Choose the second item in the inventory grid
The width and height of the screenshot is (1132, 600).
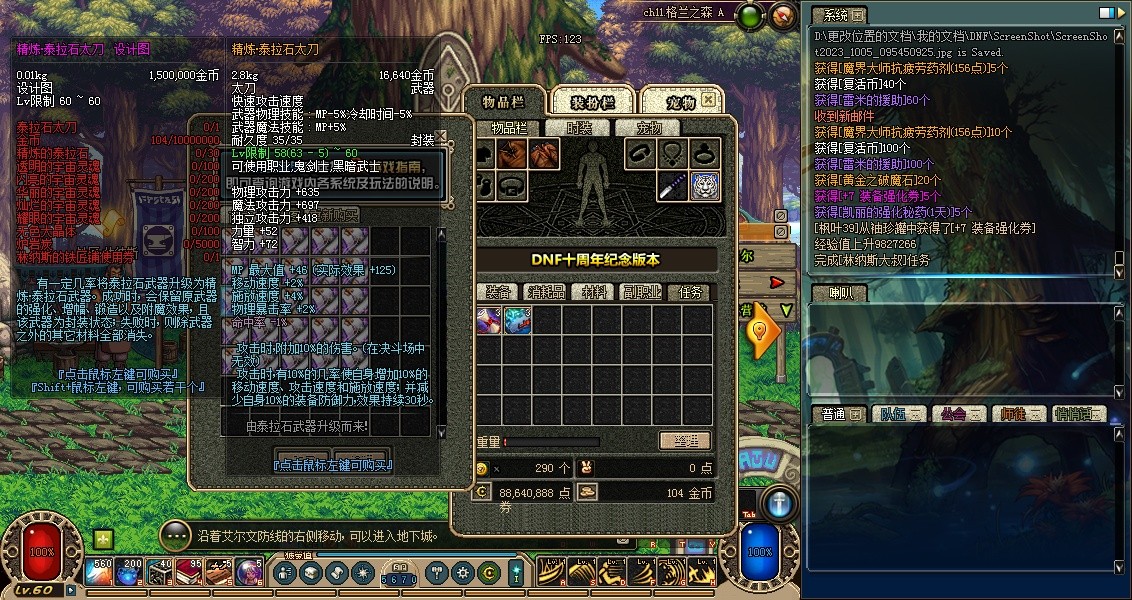click(517, 320)
